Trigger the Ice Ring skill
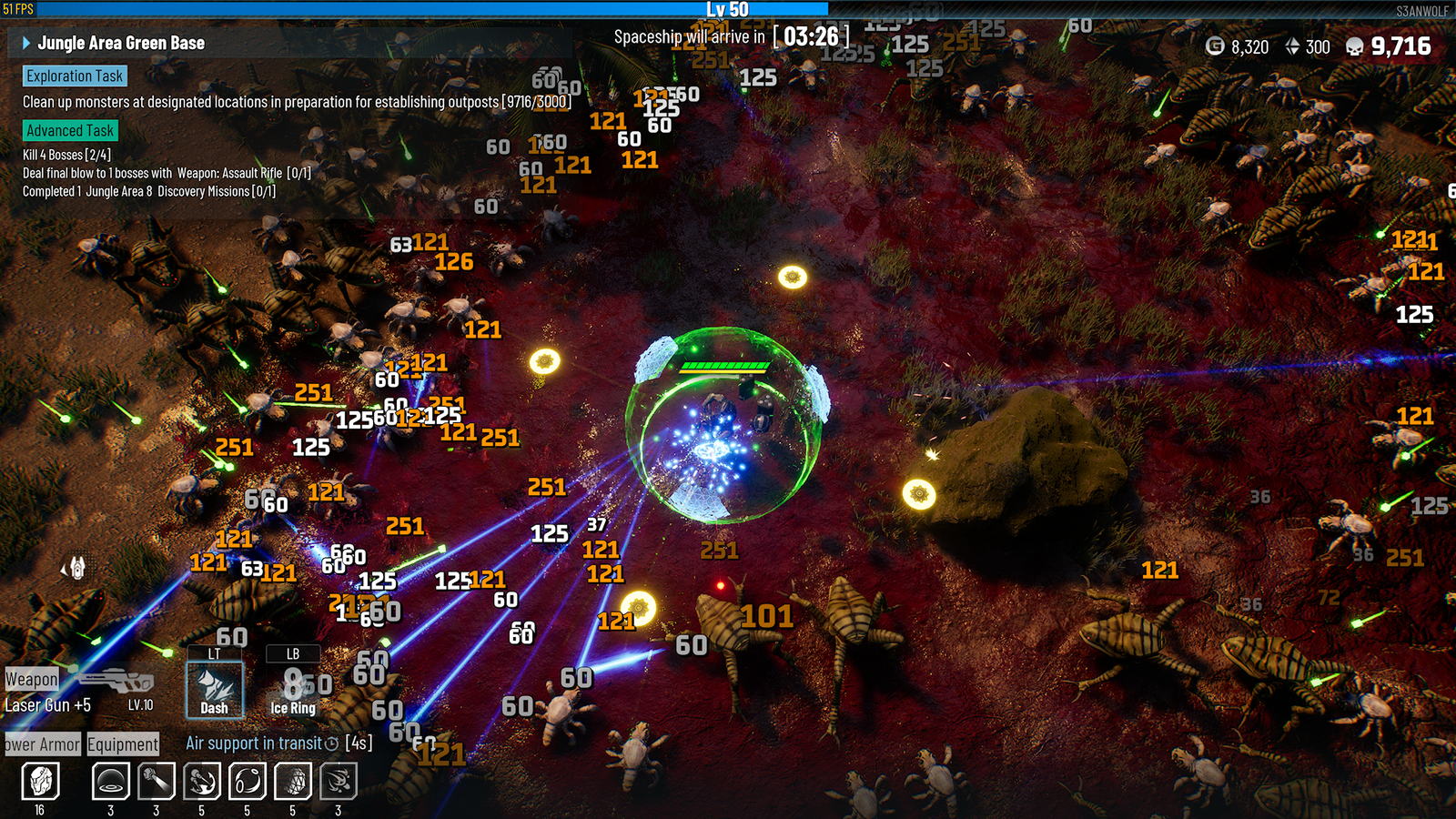1456x819 pixels. [293, 689]
